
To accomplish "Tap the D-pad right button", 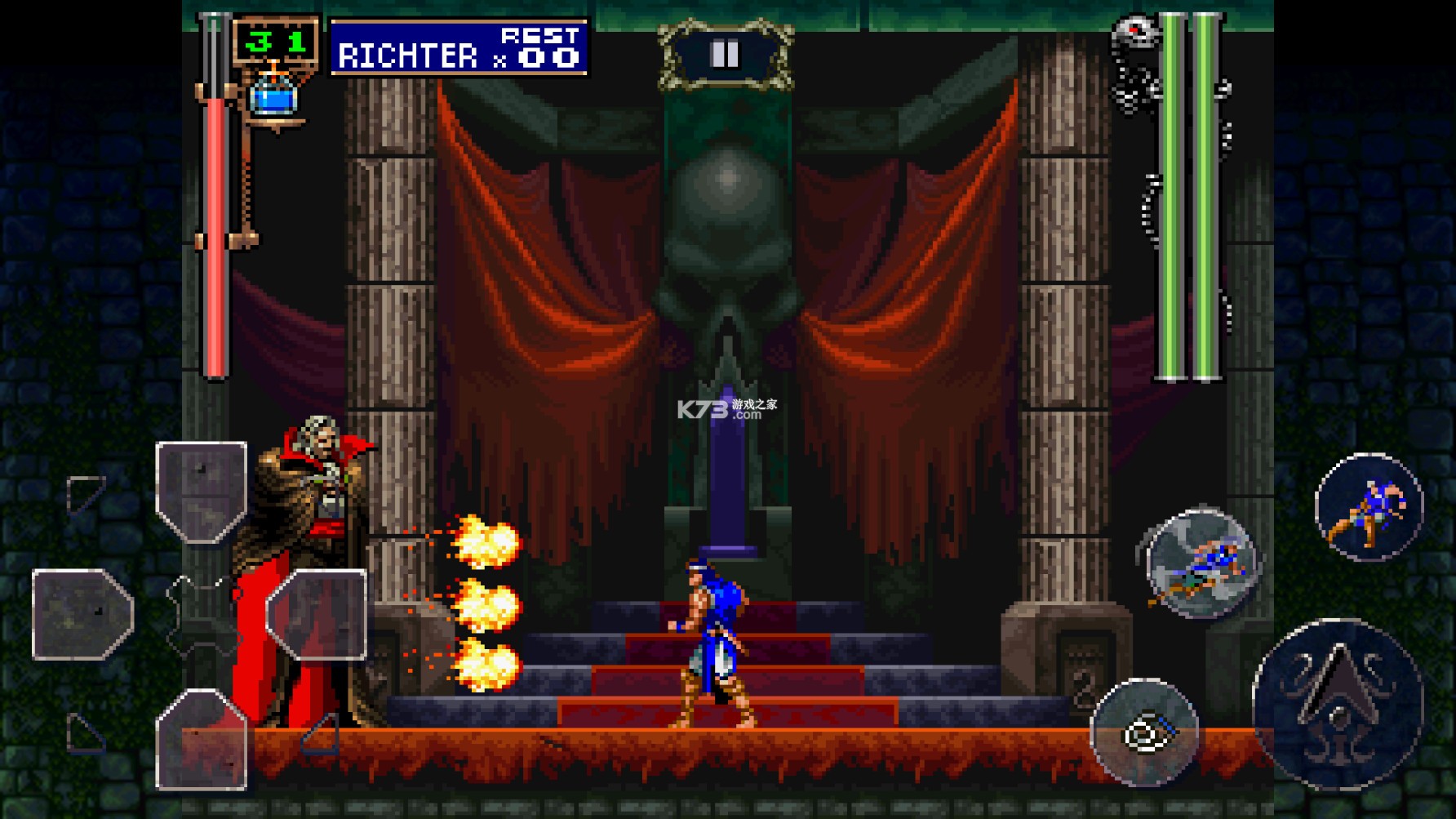I will click(x=317, y=614).
